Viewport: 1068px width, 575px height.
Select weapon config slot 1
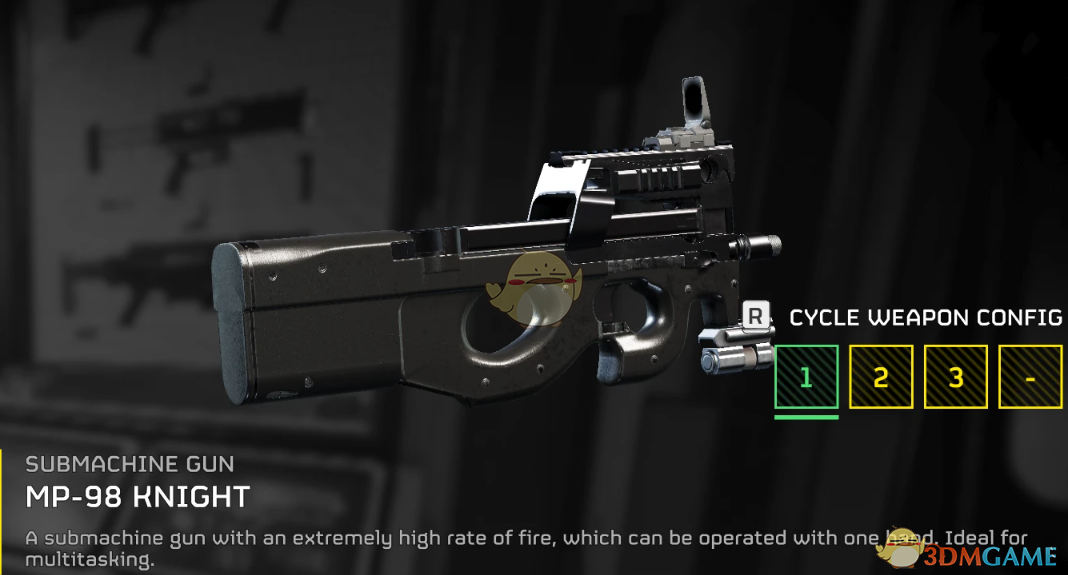(806, 377)
